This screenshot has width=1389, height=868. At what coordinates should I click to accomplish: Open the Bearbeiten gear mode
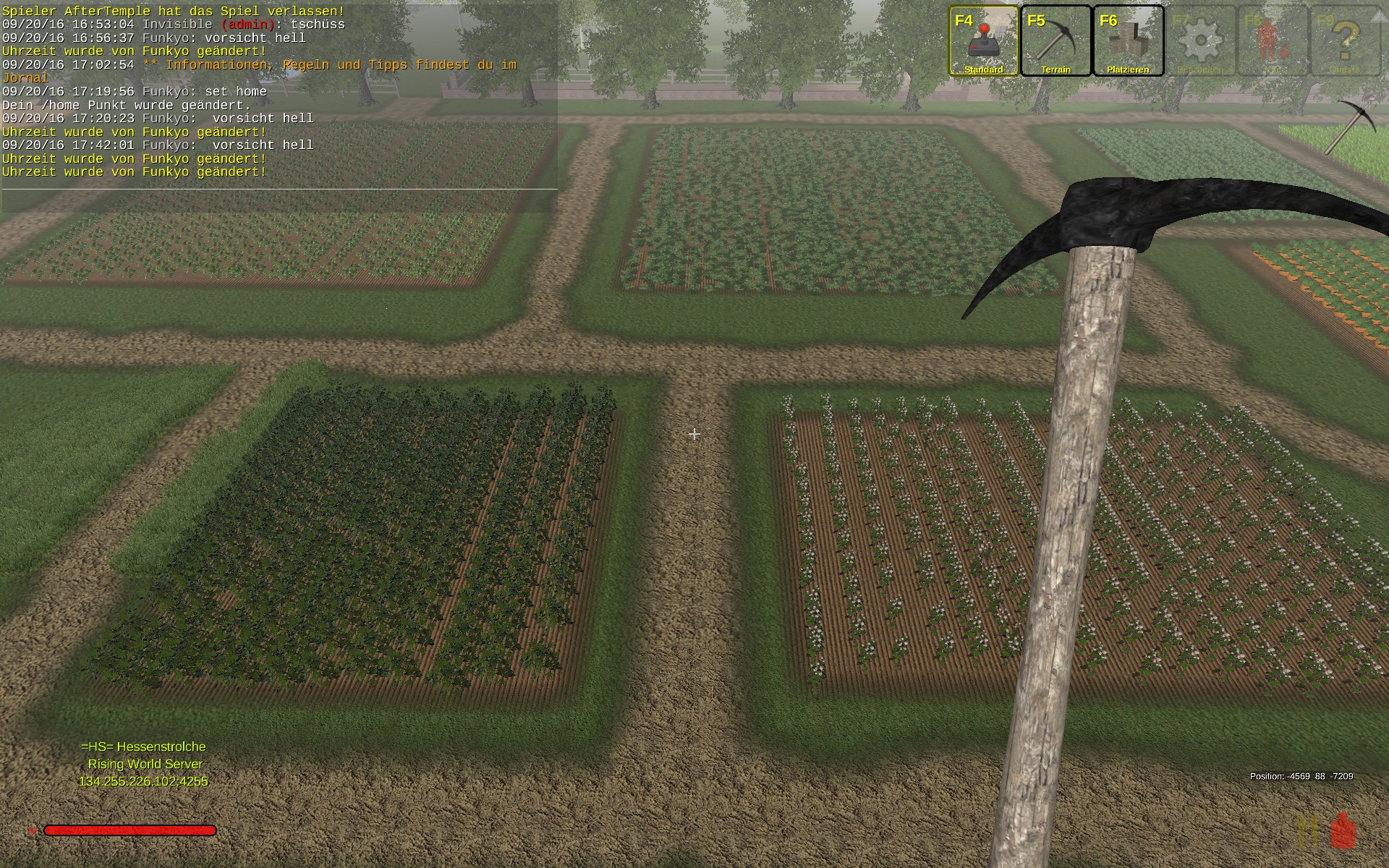[1200, 41]
